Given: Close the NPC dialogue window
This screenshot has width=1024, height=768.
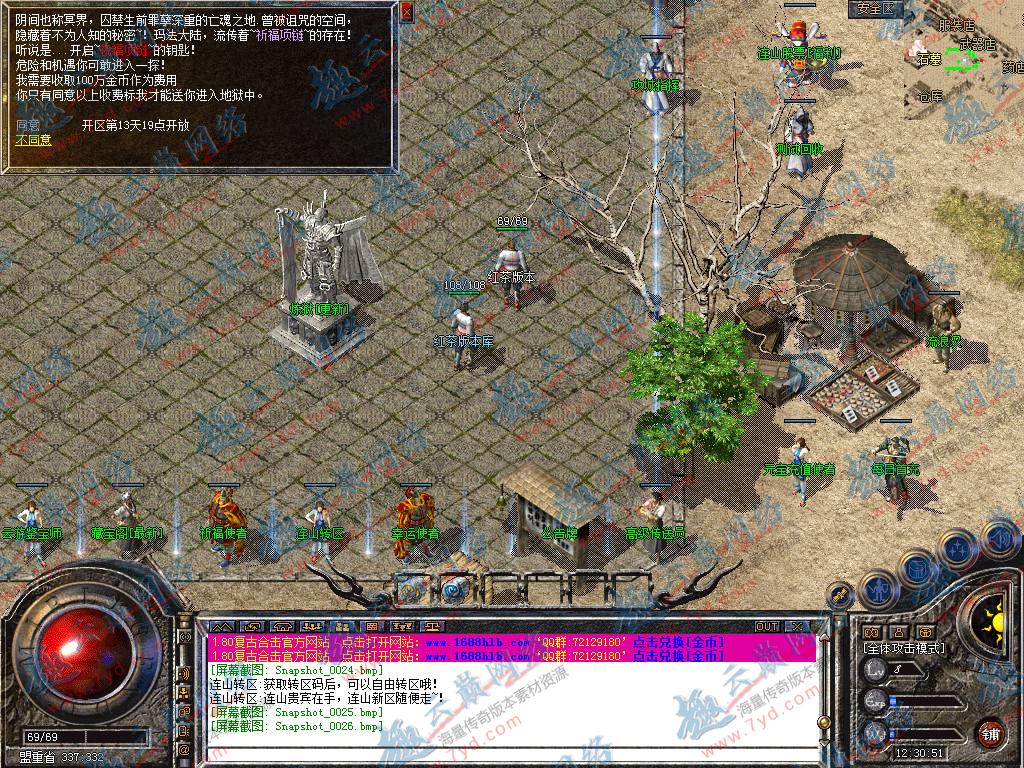Looking at the screenshot, I should 406,13.
